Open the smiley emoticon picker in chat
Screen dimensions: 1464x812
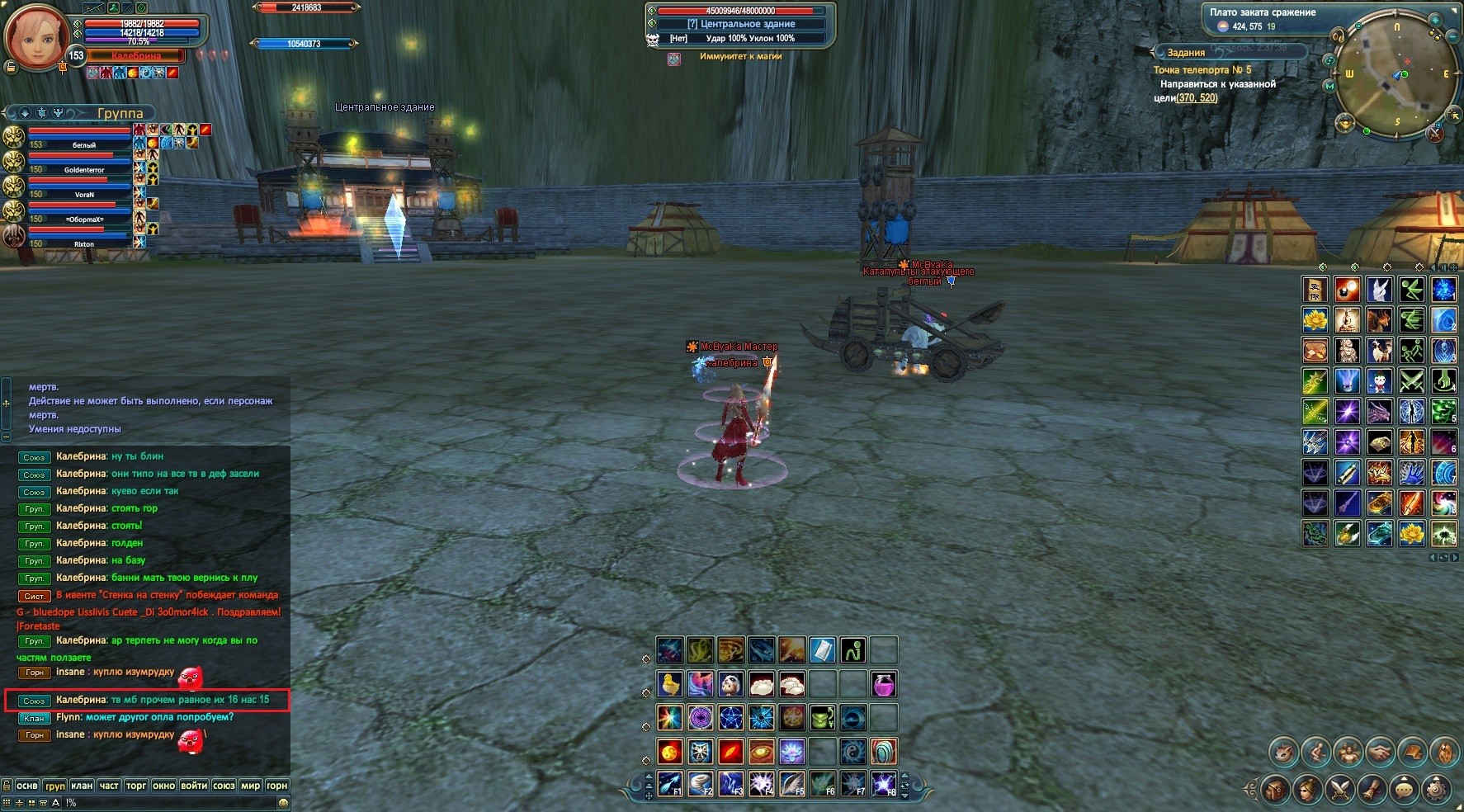283,802
